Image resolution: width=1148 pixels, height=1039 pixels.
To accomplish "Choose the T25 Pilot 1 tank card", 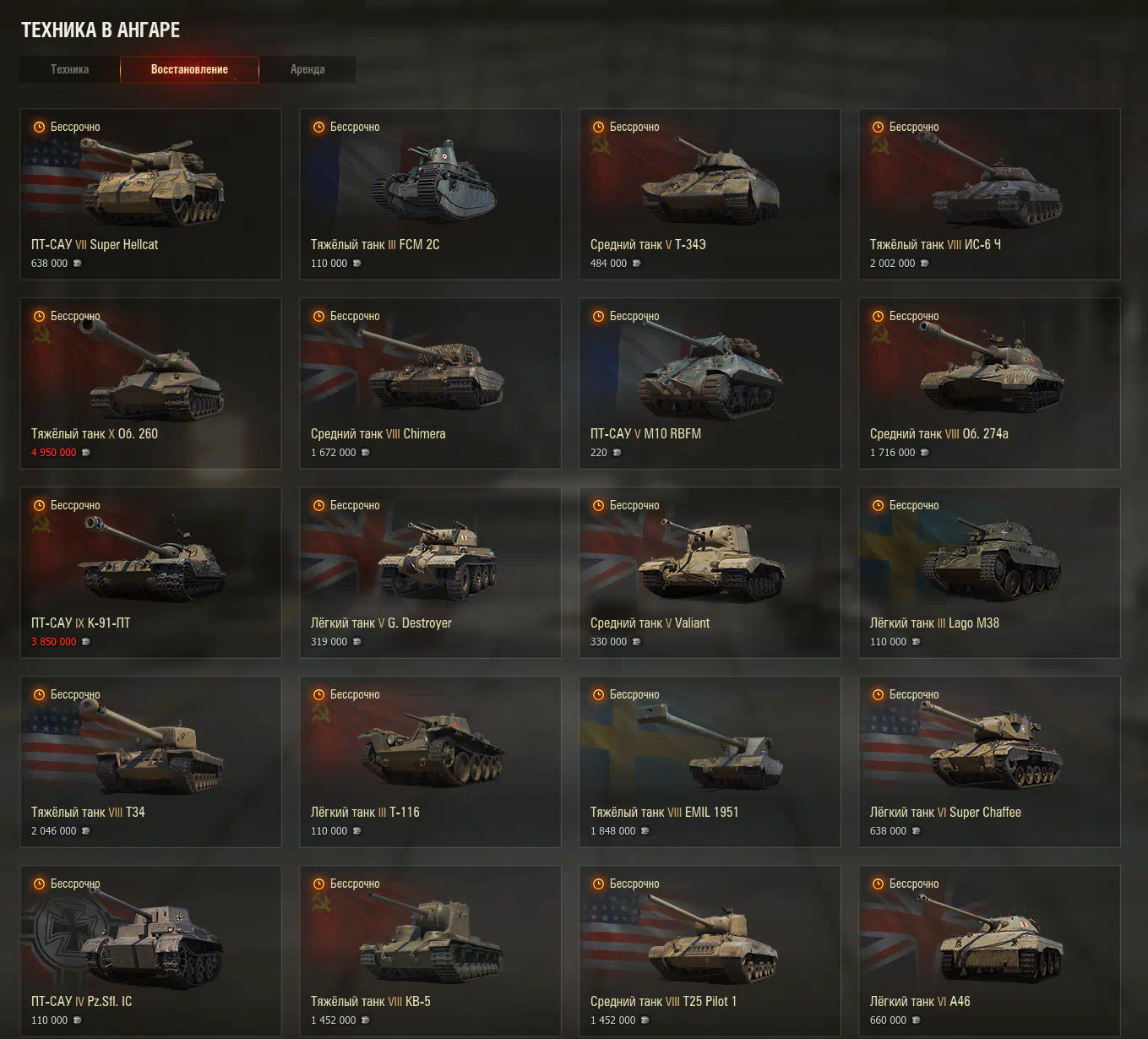I will tap(710, 951).
